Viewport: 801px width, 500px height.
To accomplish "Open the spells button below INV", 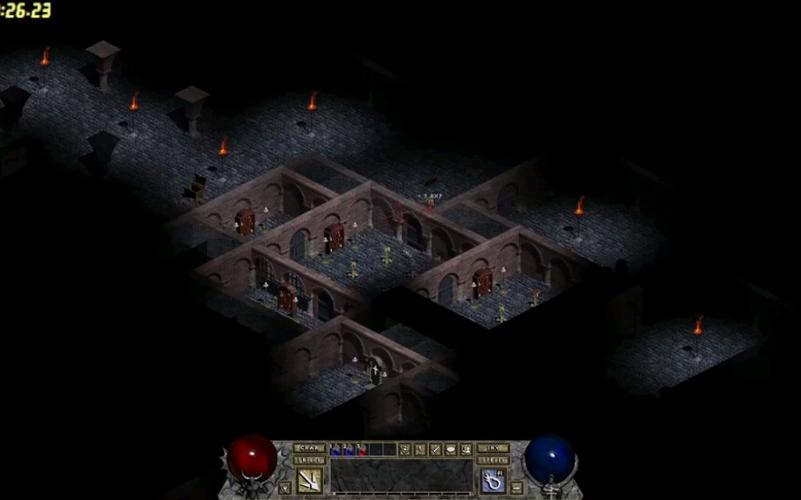I will (x=493, y=460).
